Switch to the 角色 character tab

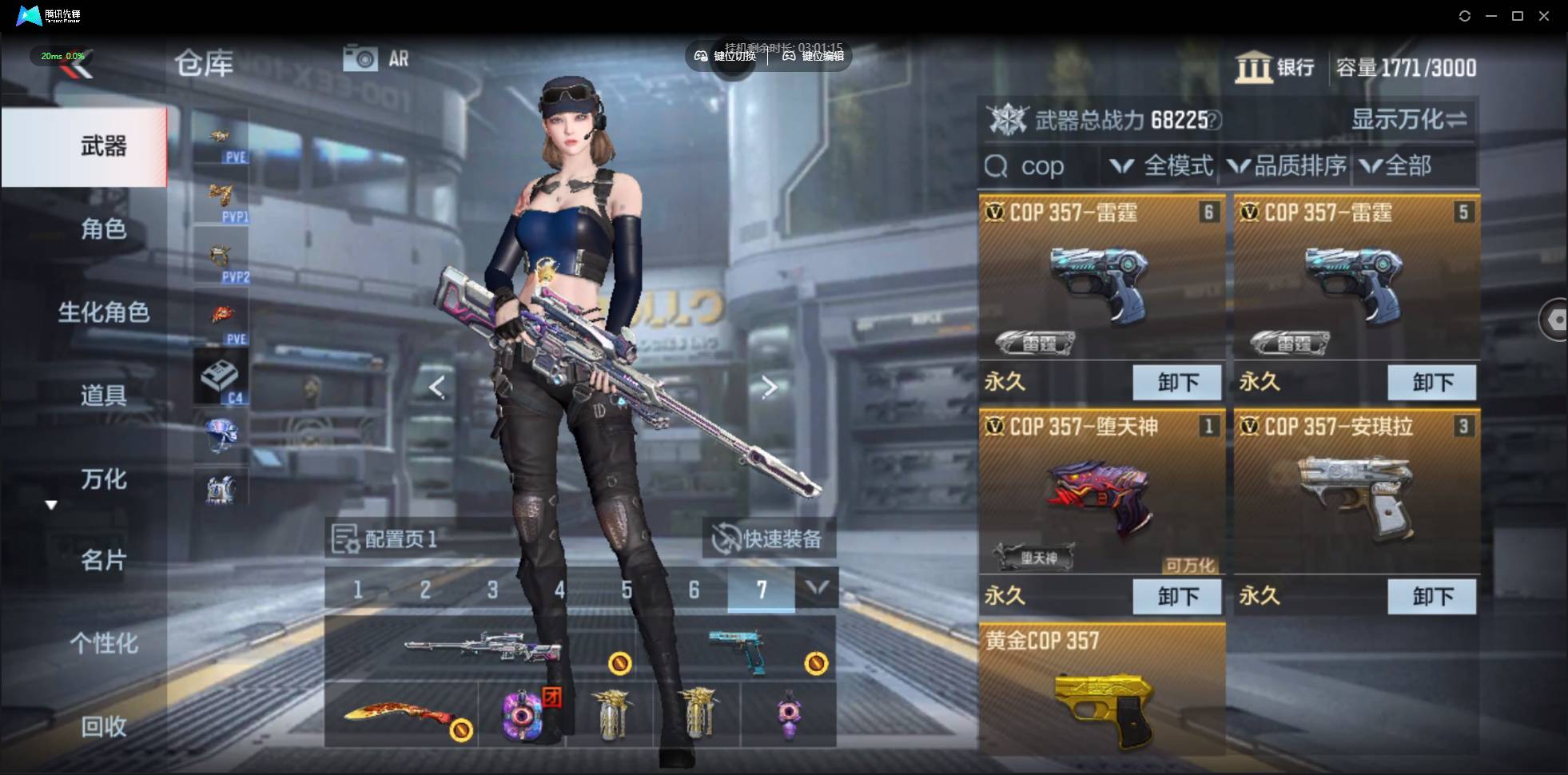point(102,229)
